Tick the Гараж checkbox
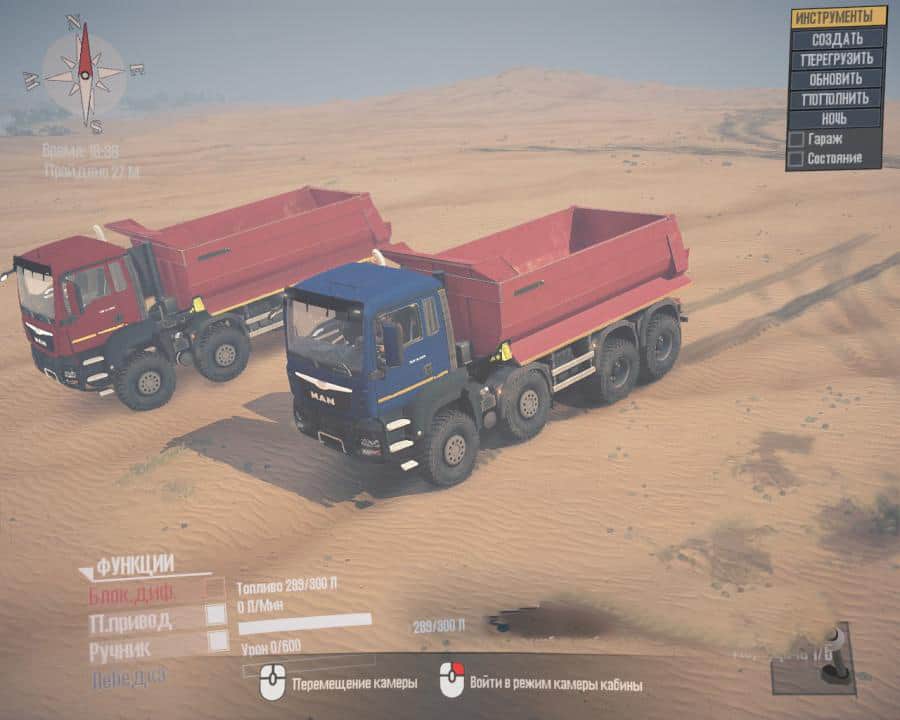Viewport: 900px width, 720px height. pyautogui.click(x=796, y=139)
